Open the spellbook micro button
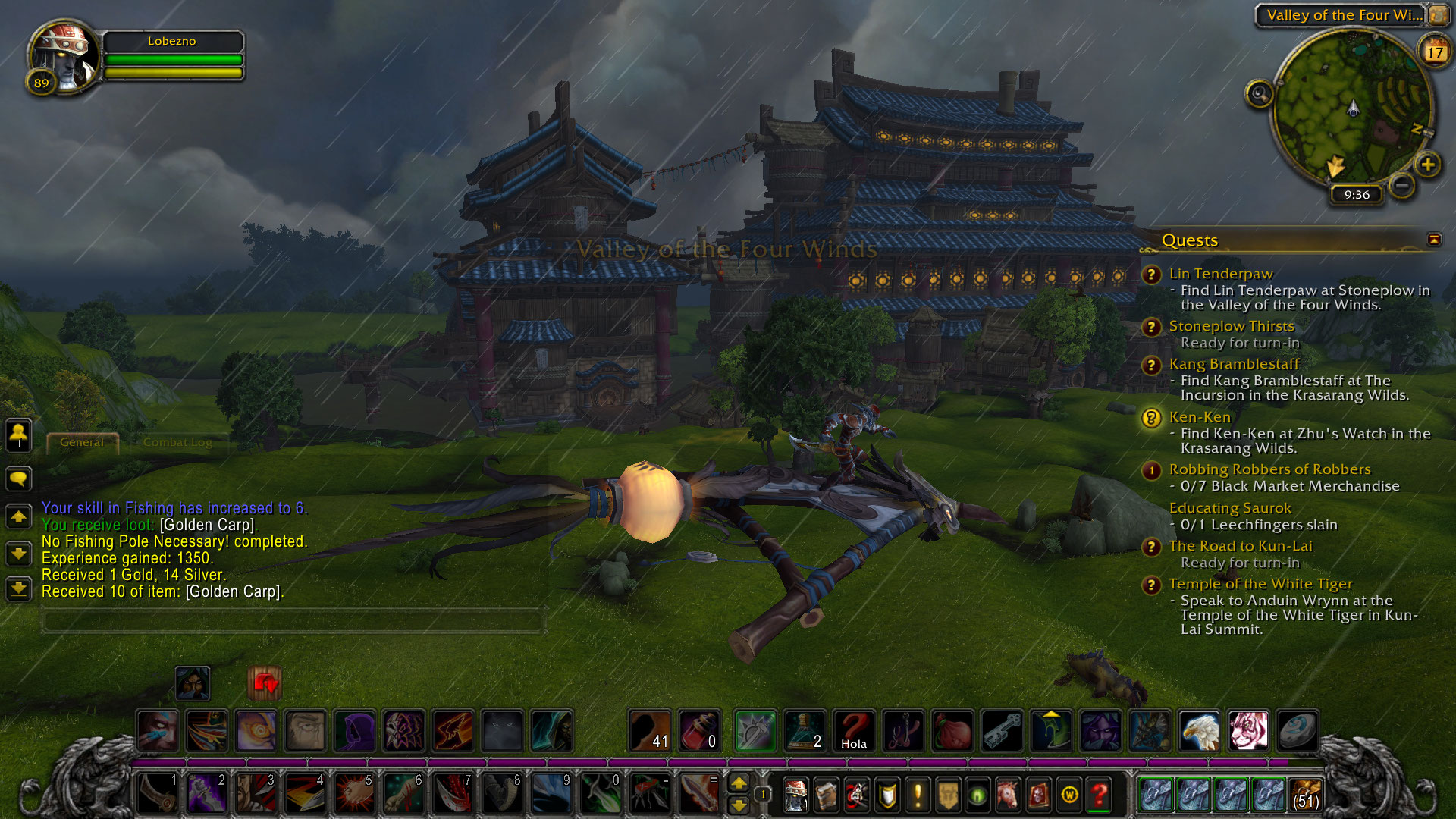This screenshot has height=819, width=1456. (826, 795)
